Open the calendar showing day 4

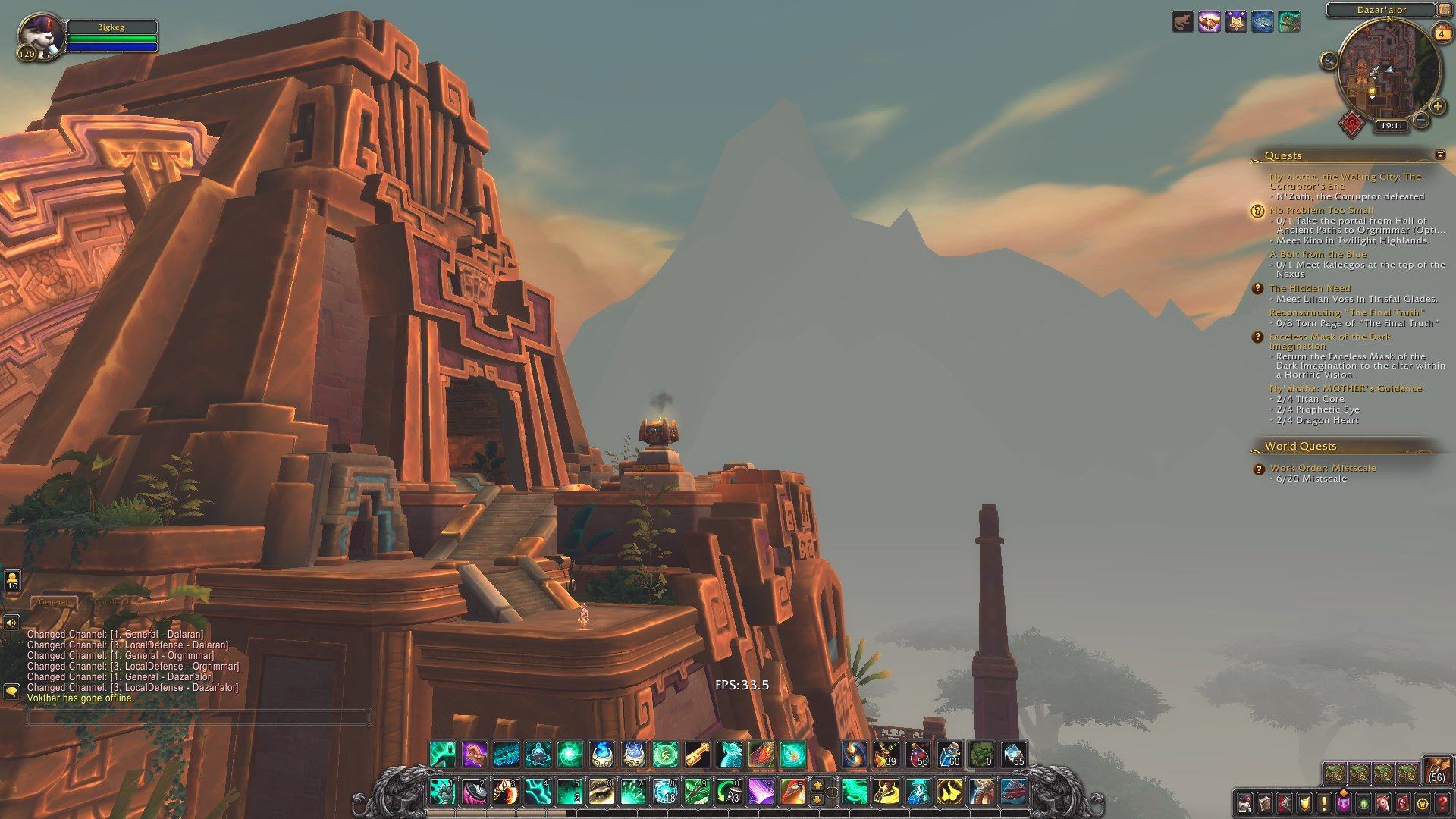tap(1442, 33)
